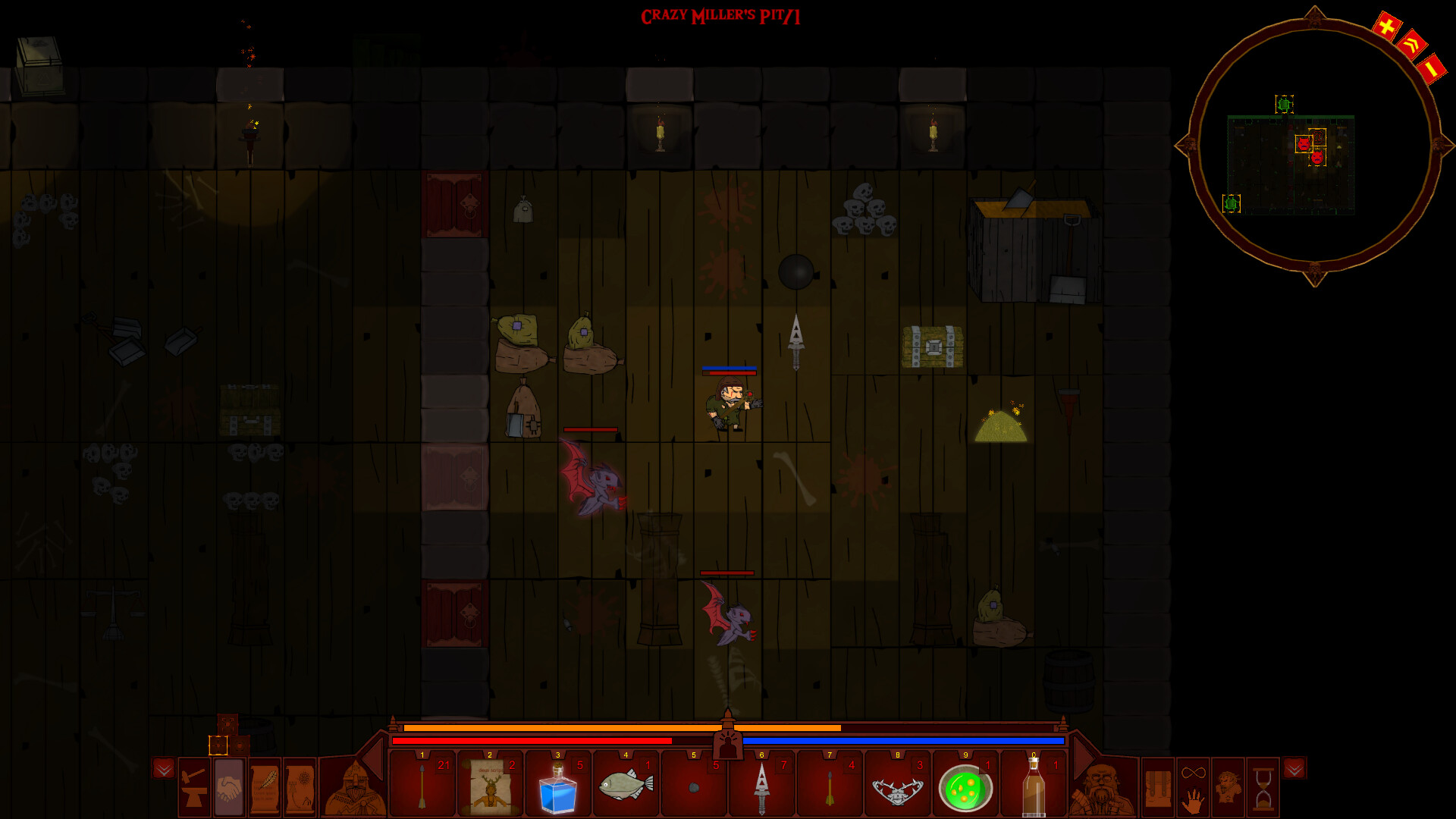
Task: Collapse the left hotbar with double chevron
Action: (165, 770)
